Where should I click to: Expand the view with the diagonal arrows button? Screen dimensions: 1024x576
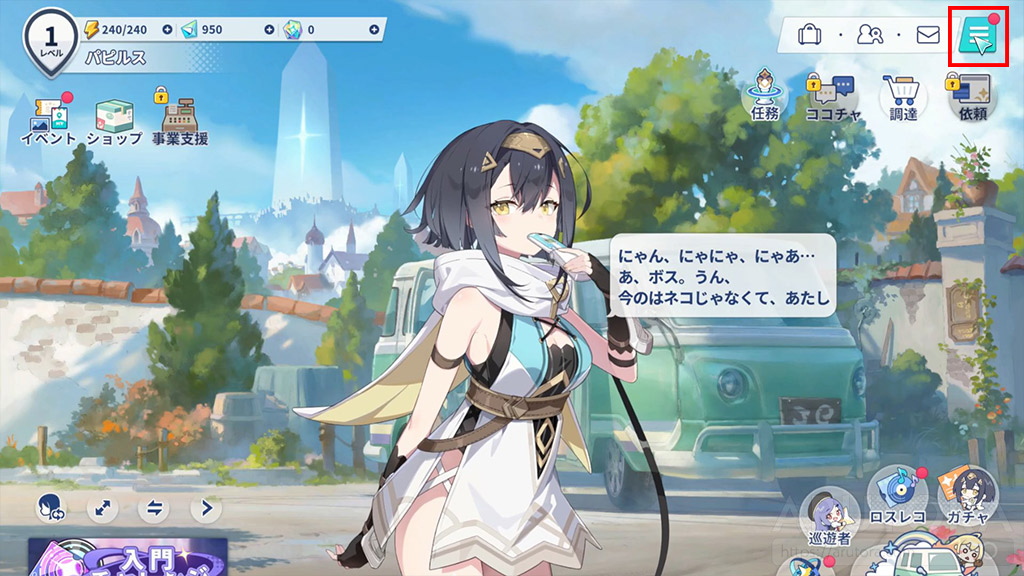pos(102,508)
